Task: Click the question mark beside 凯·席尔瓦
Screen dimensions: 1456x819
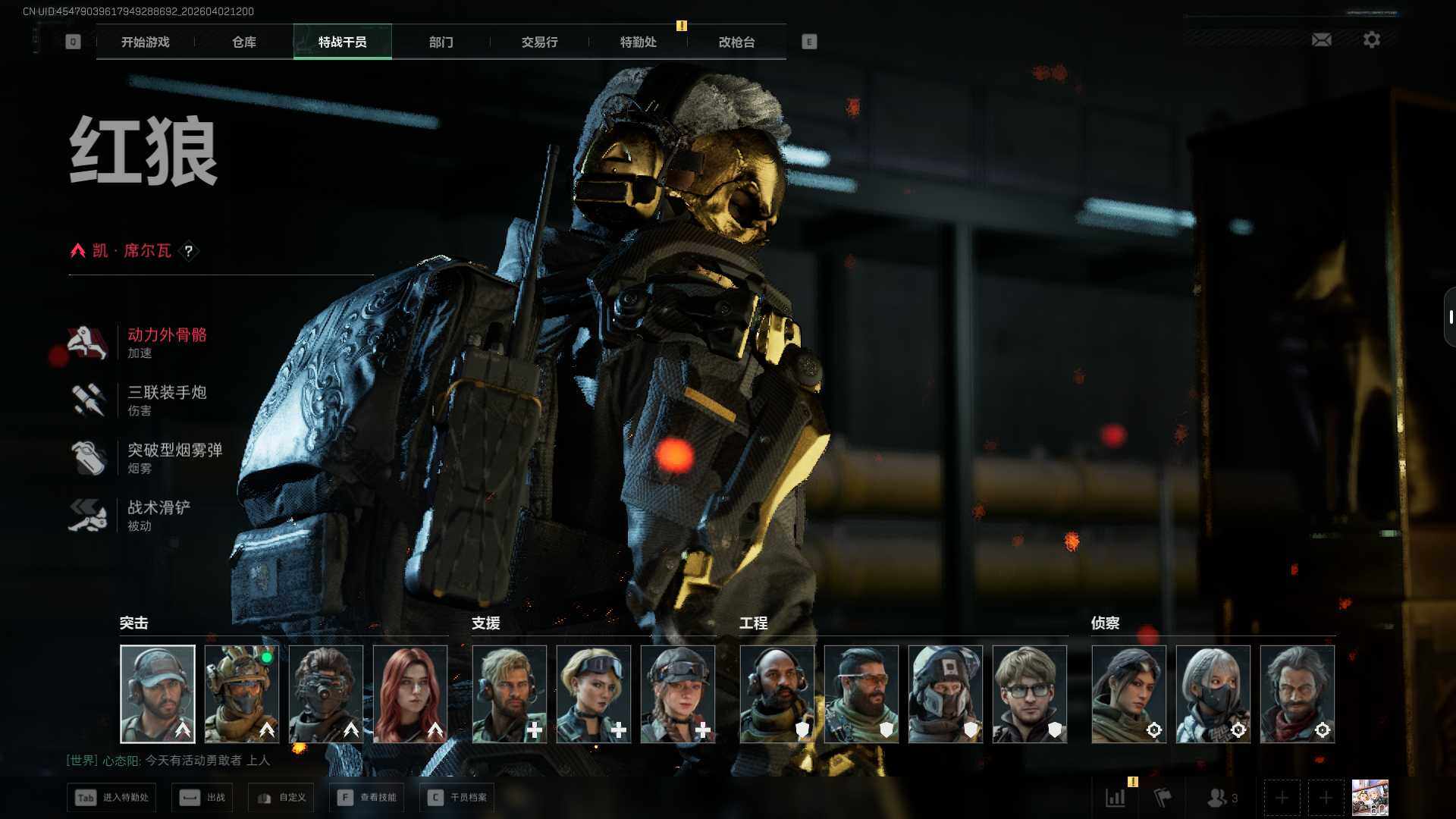Action: tap(189, 251)
